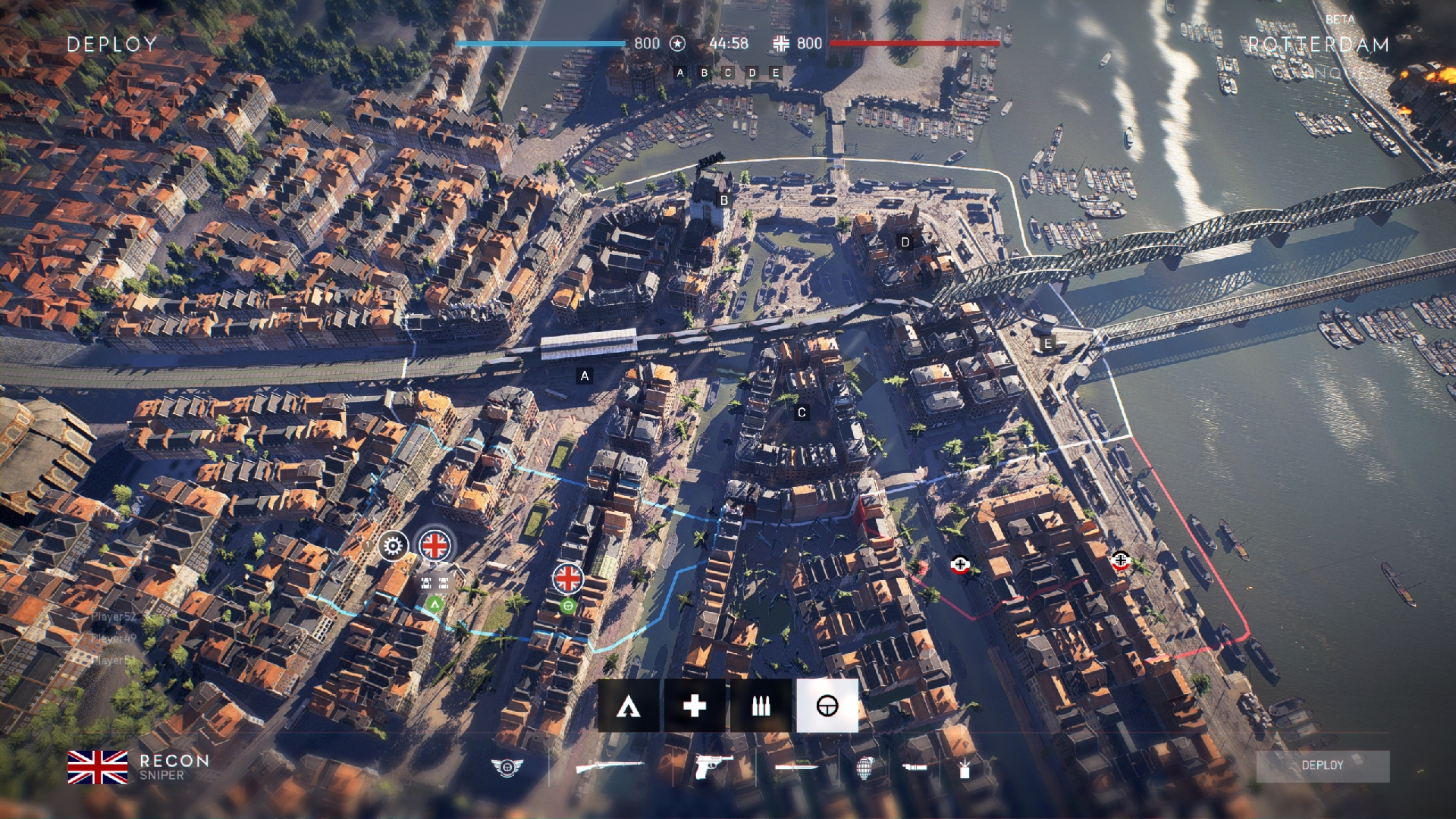Open the primary sniper rifle loadout slot
The image size is (1456, 819).
609,767
